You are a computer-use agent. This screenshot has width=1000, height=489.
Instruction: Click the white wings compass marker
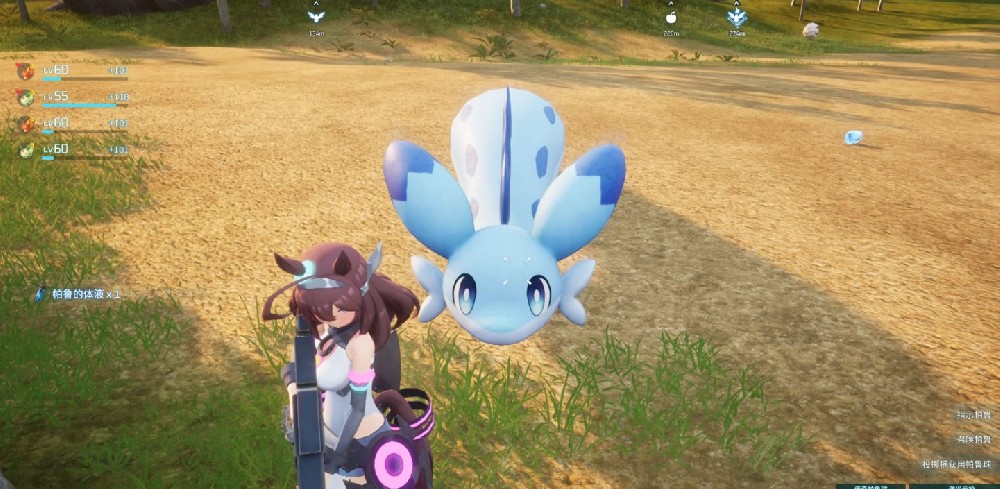tap(316, 16)
